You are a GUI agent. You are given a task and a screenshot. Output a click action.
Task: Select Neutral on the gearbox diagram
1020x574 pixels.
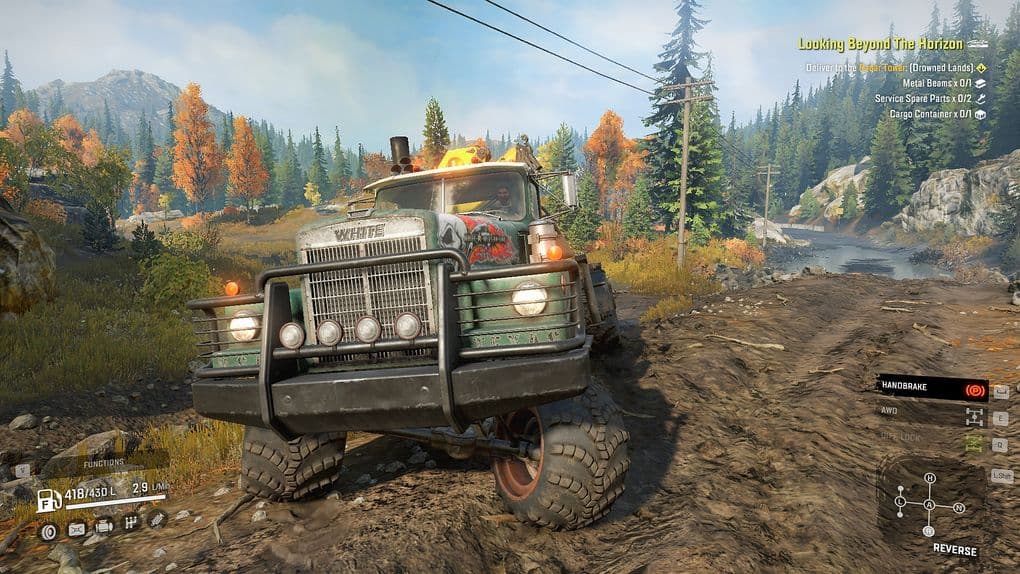[959, 507]
